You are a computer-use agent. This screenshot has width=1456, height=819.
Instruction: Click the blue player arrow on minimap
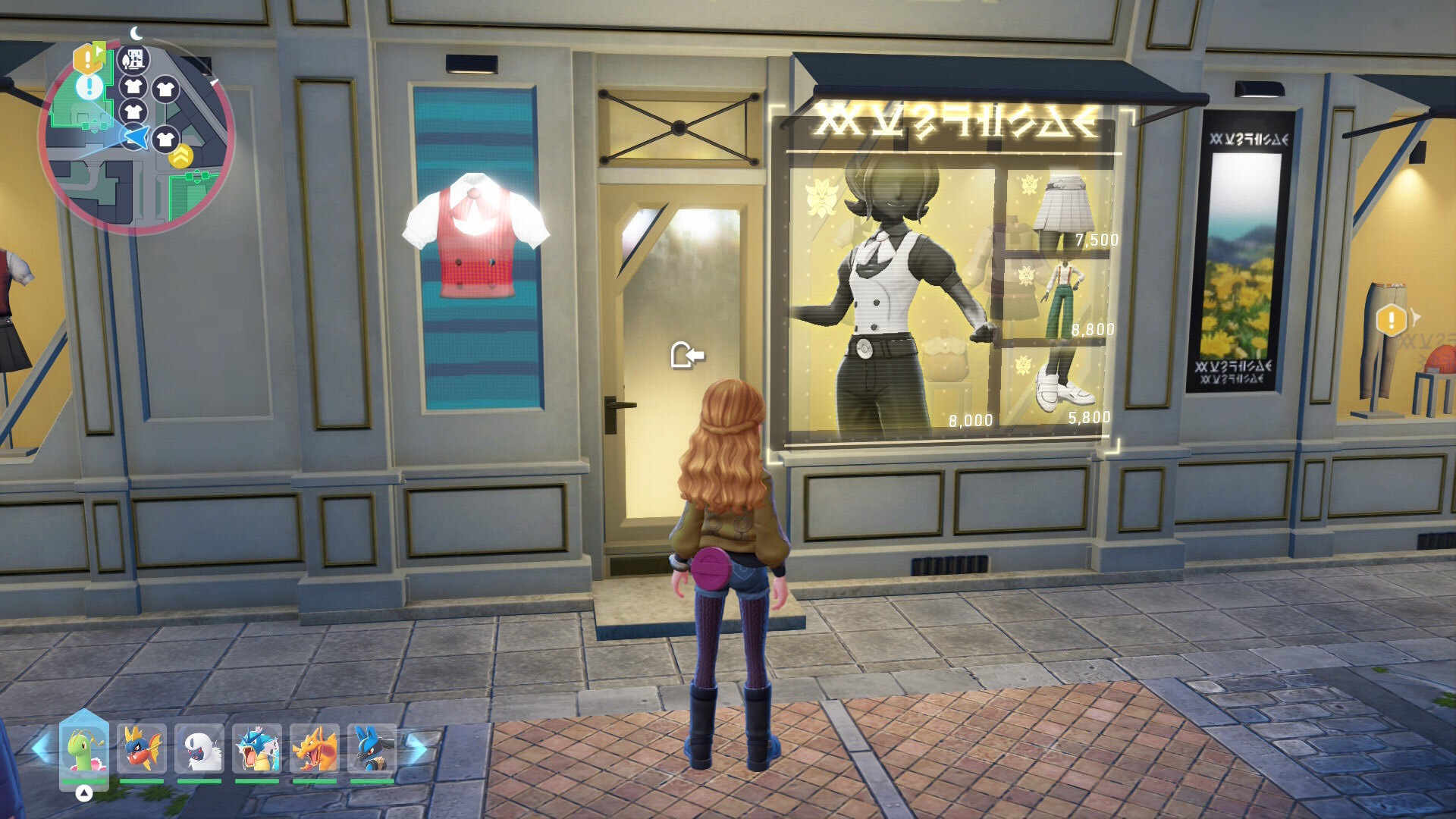(x=135, y=137)
